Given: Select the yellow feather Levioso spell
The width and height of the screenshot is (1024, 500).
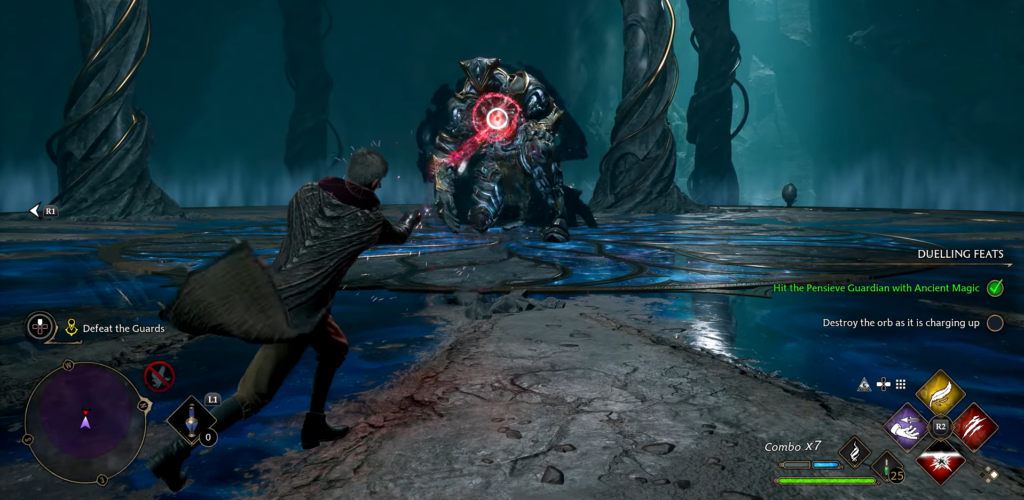Looking at the screenshot, I should coord(940,393).
